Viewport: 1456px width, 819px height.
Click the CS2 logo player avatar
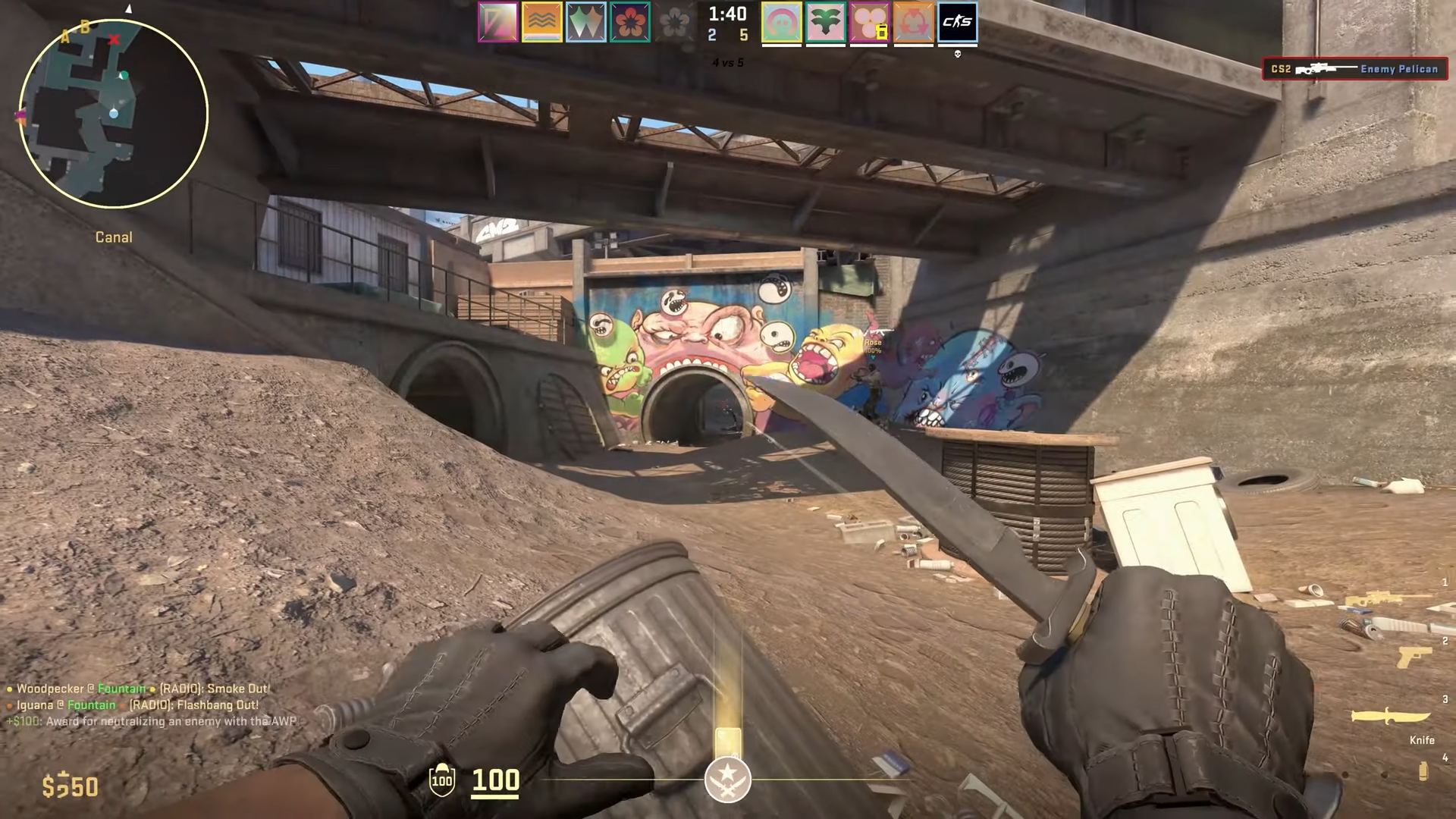(959, 22)
